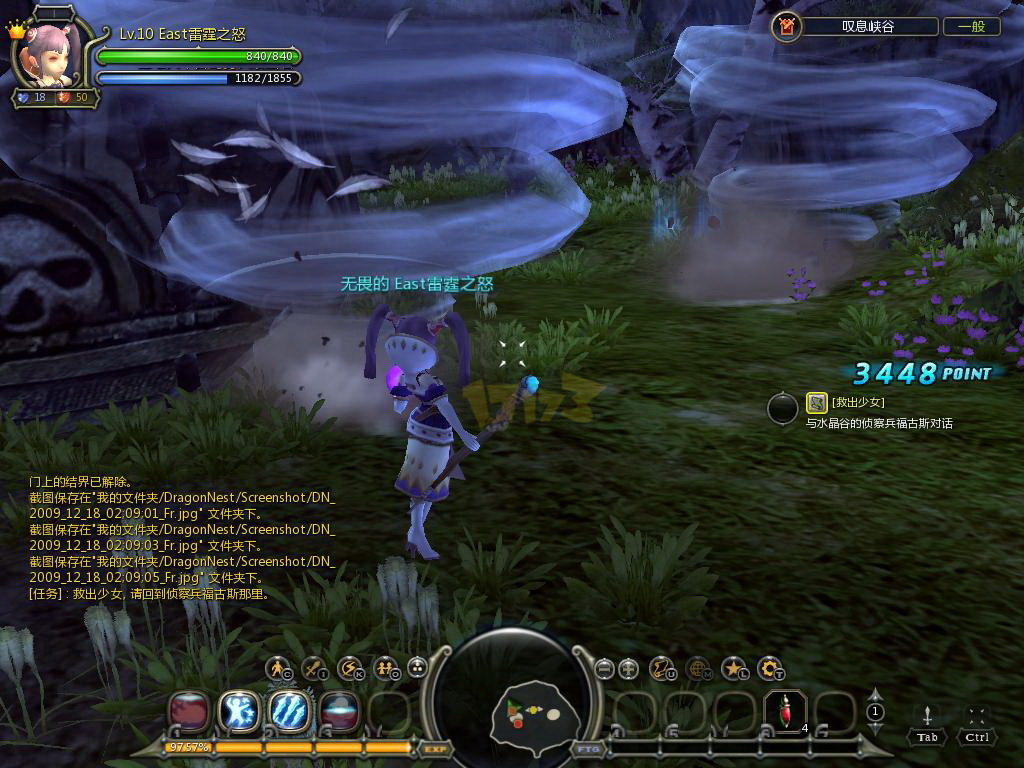Activate the glowing blue figure skill
Image resolution: width=1024 pixels, height=768 pixels.
[239, 712]
